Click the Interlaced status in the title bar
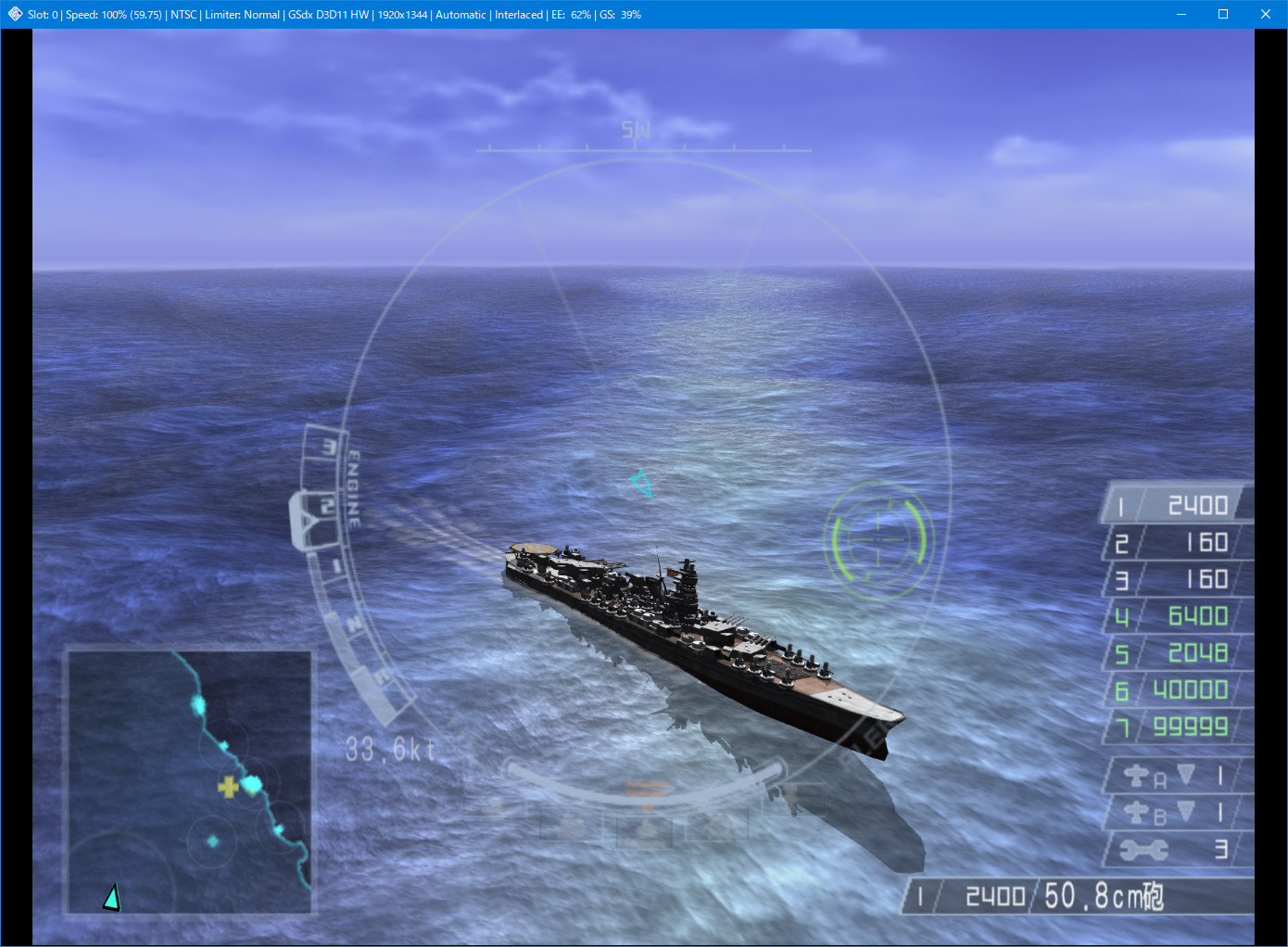 pos(518,14)
